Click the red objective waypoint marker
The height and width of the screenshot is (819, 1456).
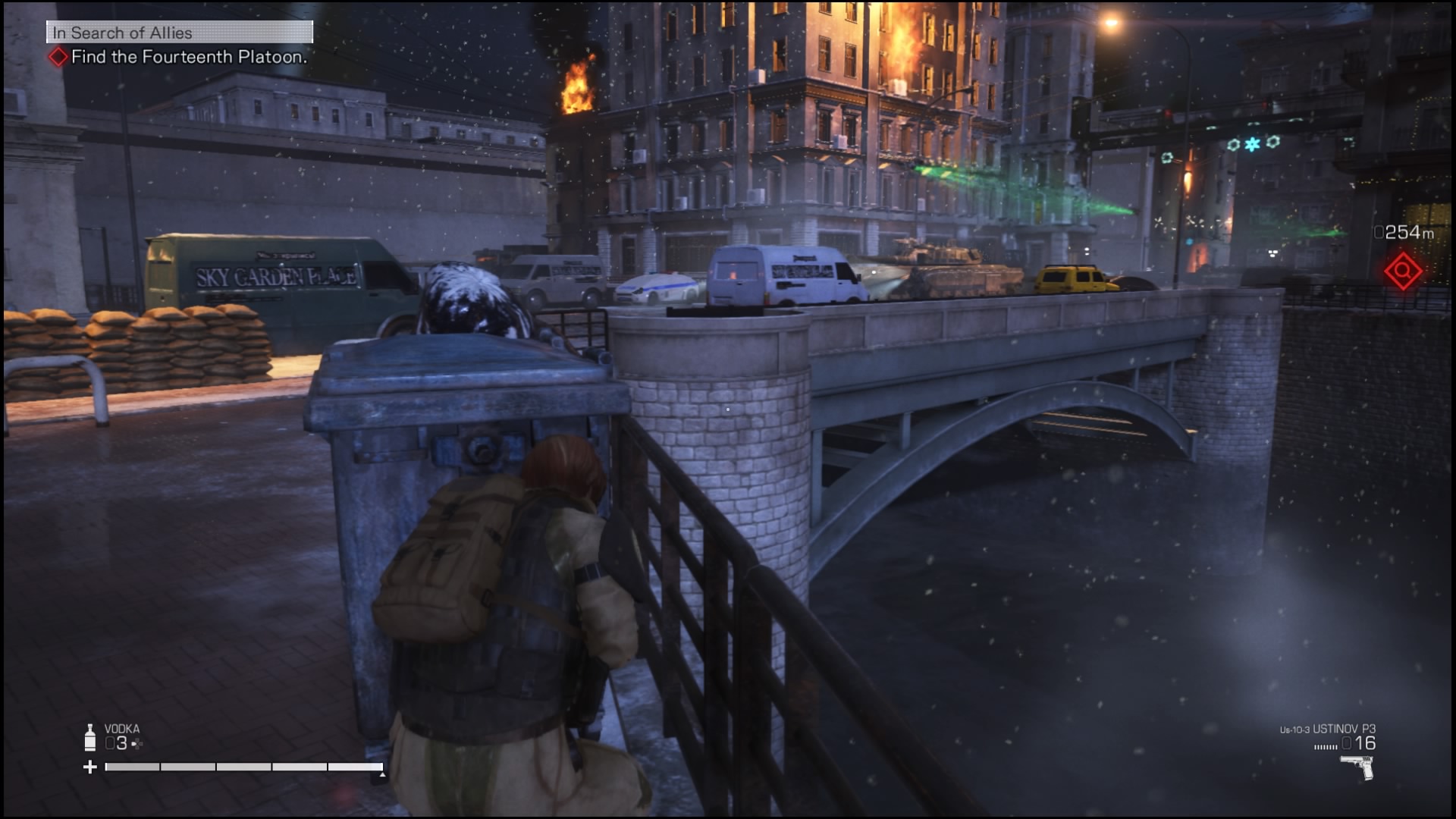[x=1402, y=271]
